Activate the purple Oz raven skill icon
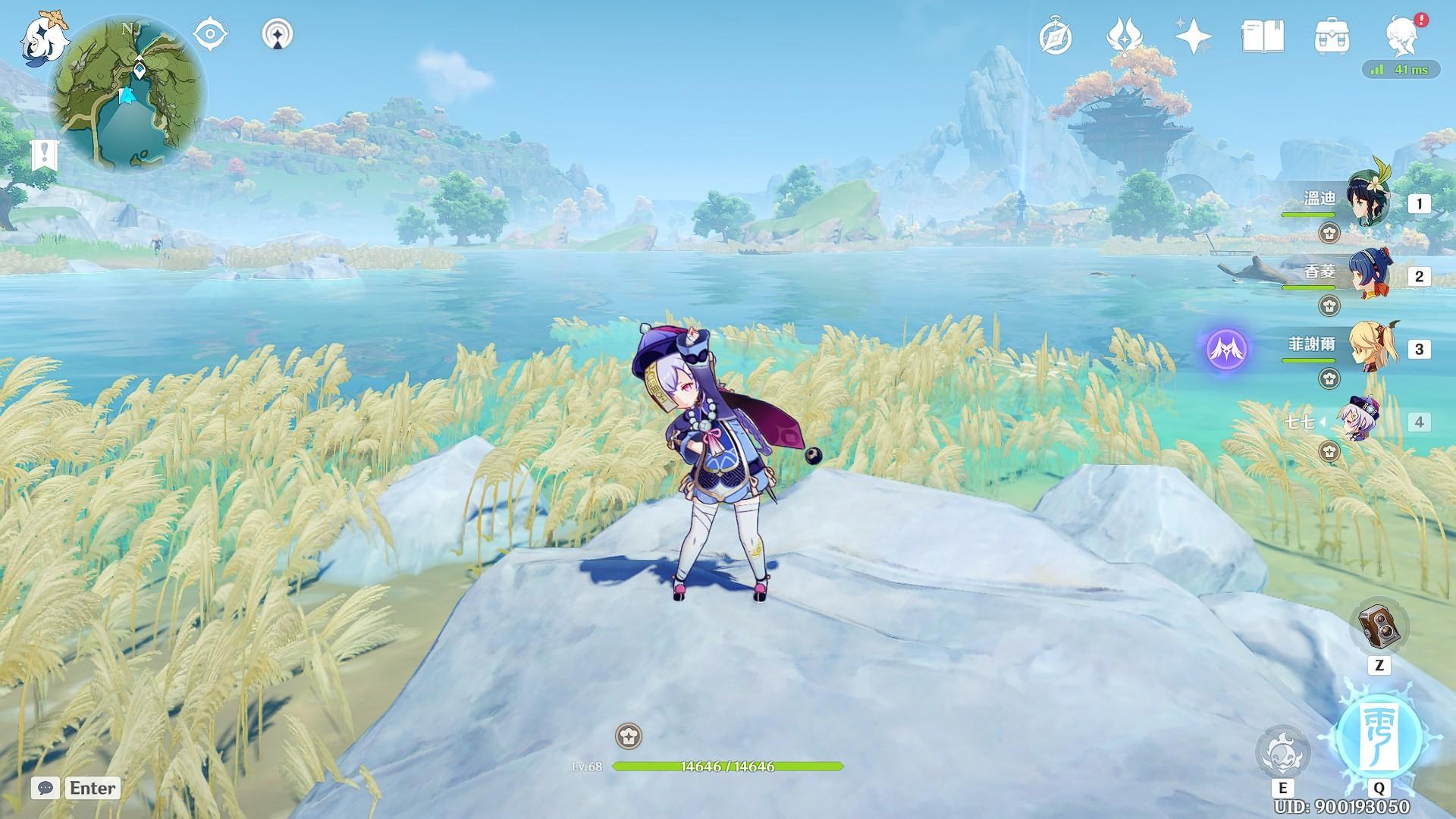This screenshot has width=1456, height=819. 1227,349
